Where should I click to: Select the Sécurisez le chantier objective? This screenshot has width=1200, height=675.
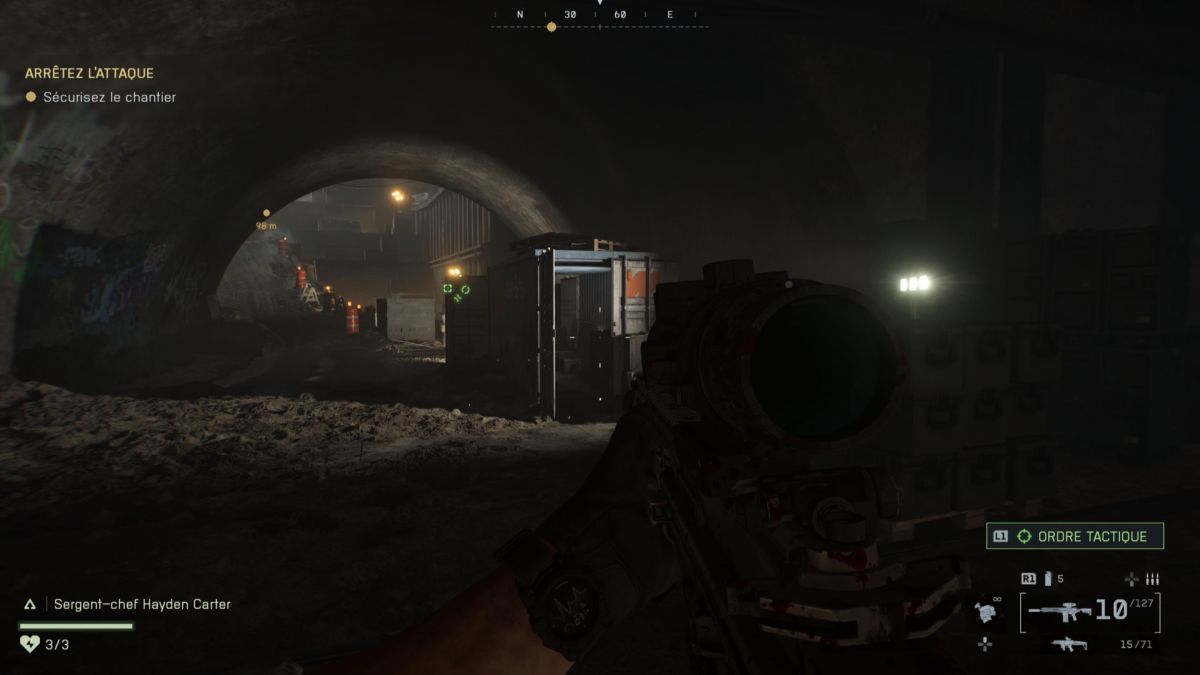(109, 97)
